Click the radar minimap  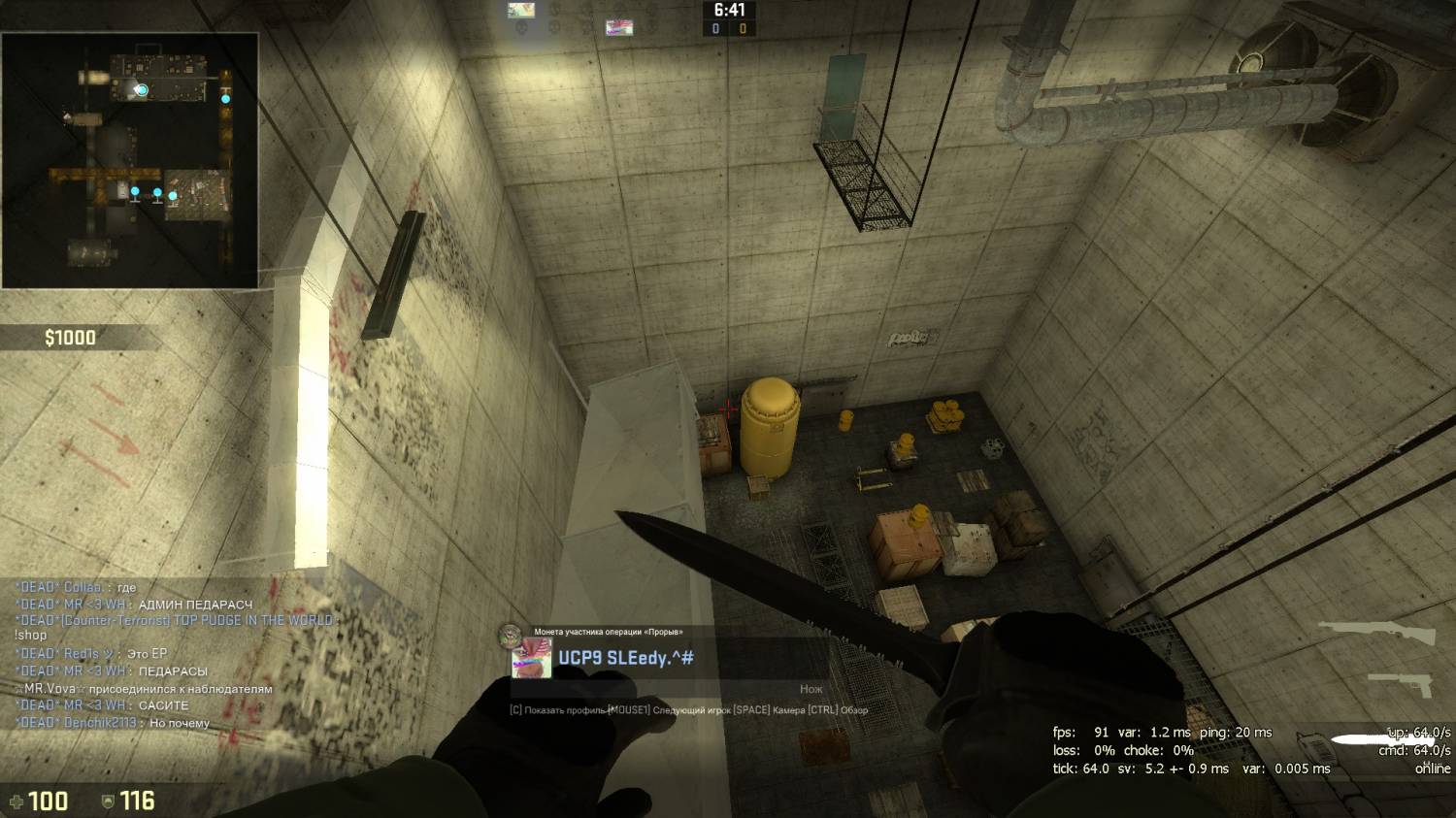[x=130, y=161]
